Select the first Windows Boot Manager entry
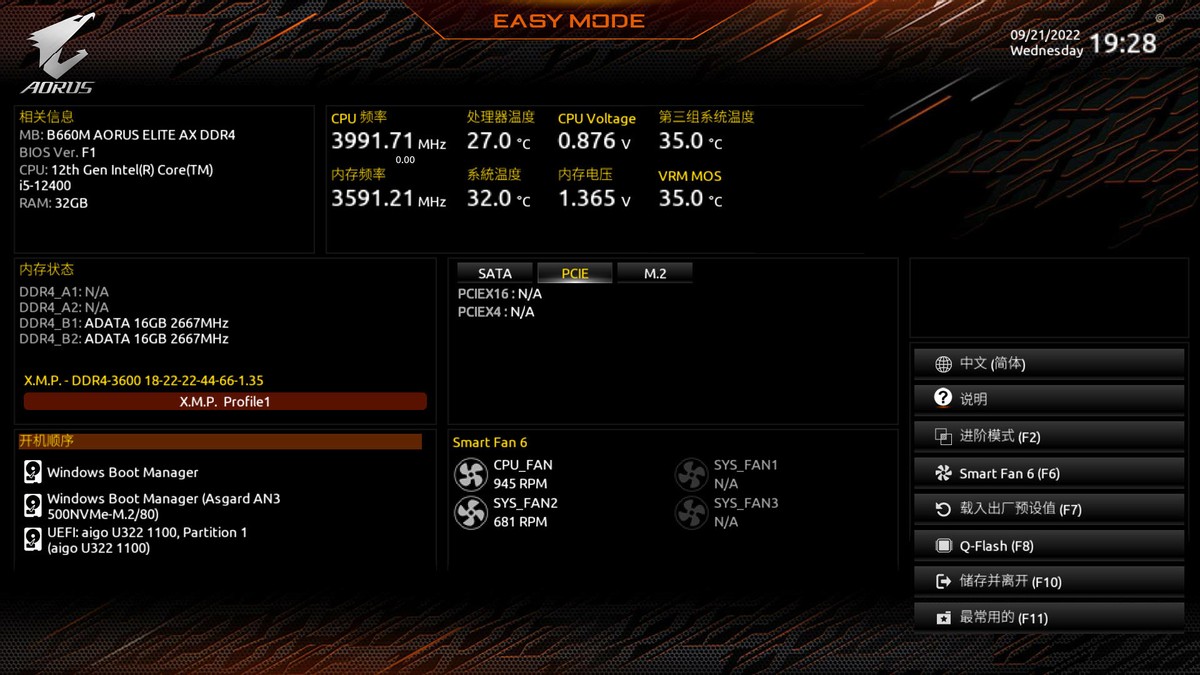The image size is (1200, 675). tap(122, 472)
